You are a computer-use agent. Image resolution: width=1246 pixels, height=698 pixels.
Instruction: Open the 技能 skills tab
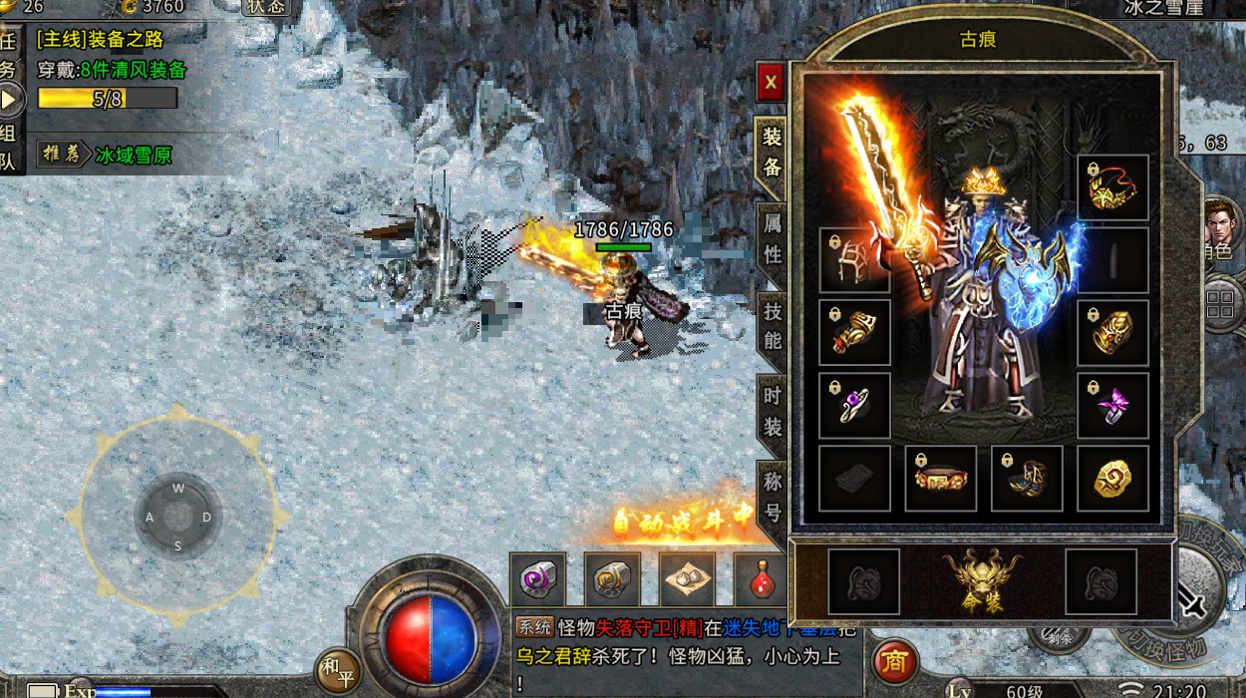pyautogui.click(x=772, y=324)
